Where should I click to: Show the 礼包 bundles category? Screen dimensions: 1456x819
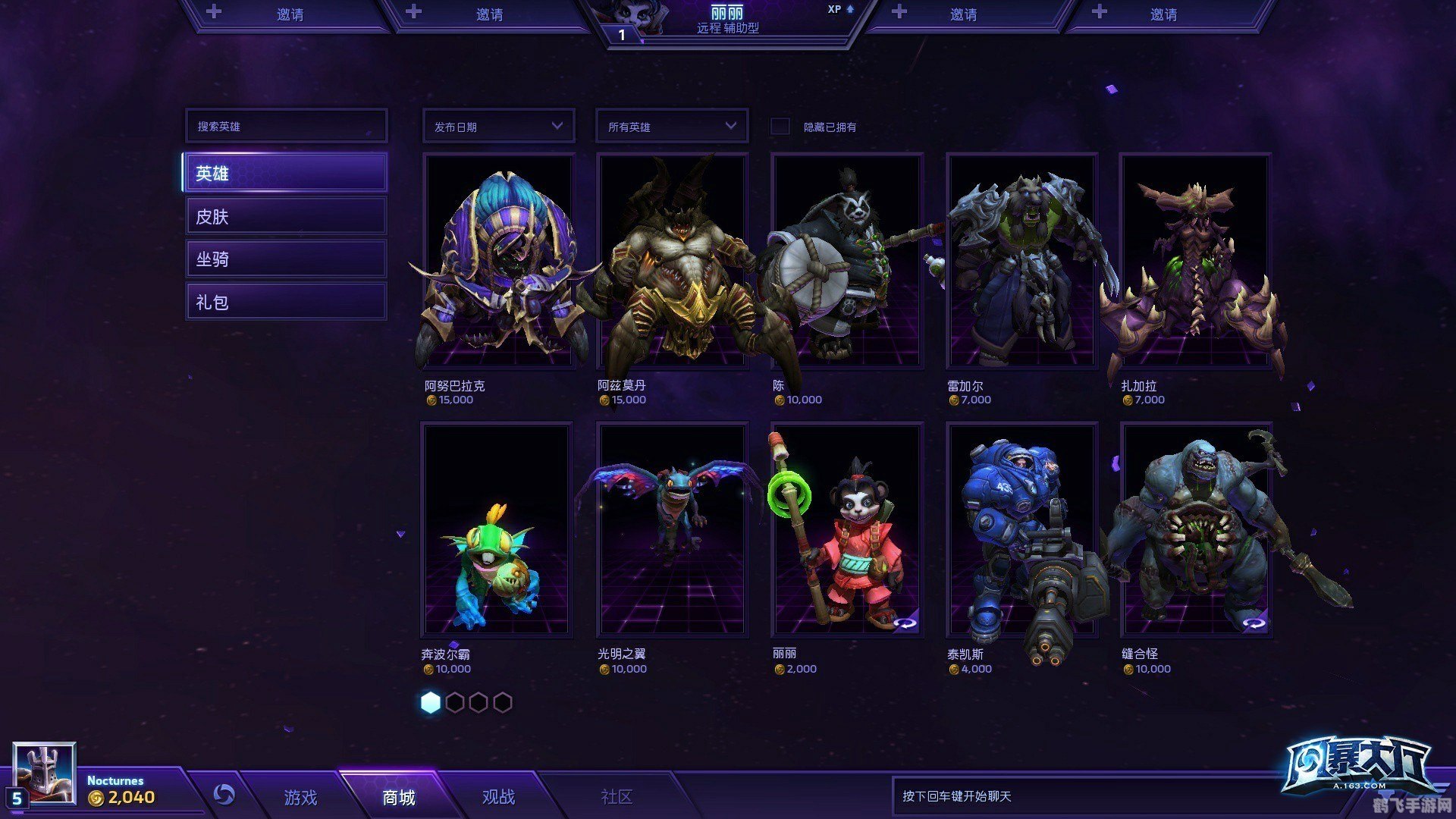[286, 302]
